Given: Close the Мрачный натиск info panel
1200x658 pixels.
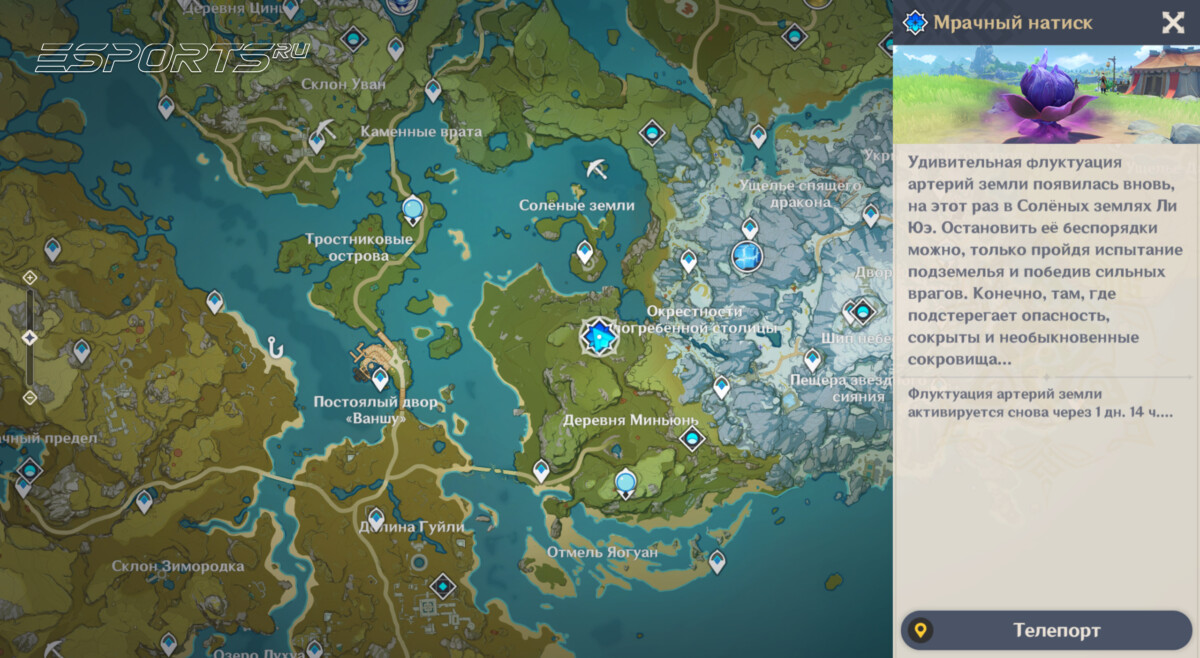Looking at the screenshot, I should [x=1172, y=23].
